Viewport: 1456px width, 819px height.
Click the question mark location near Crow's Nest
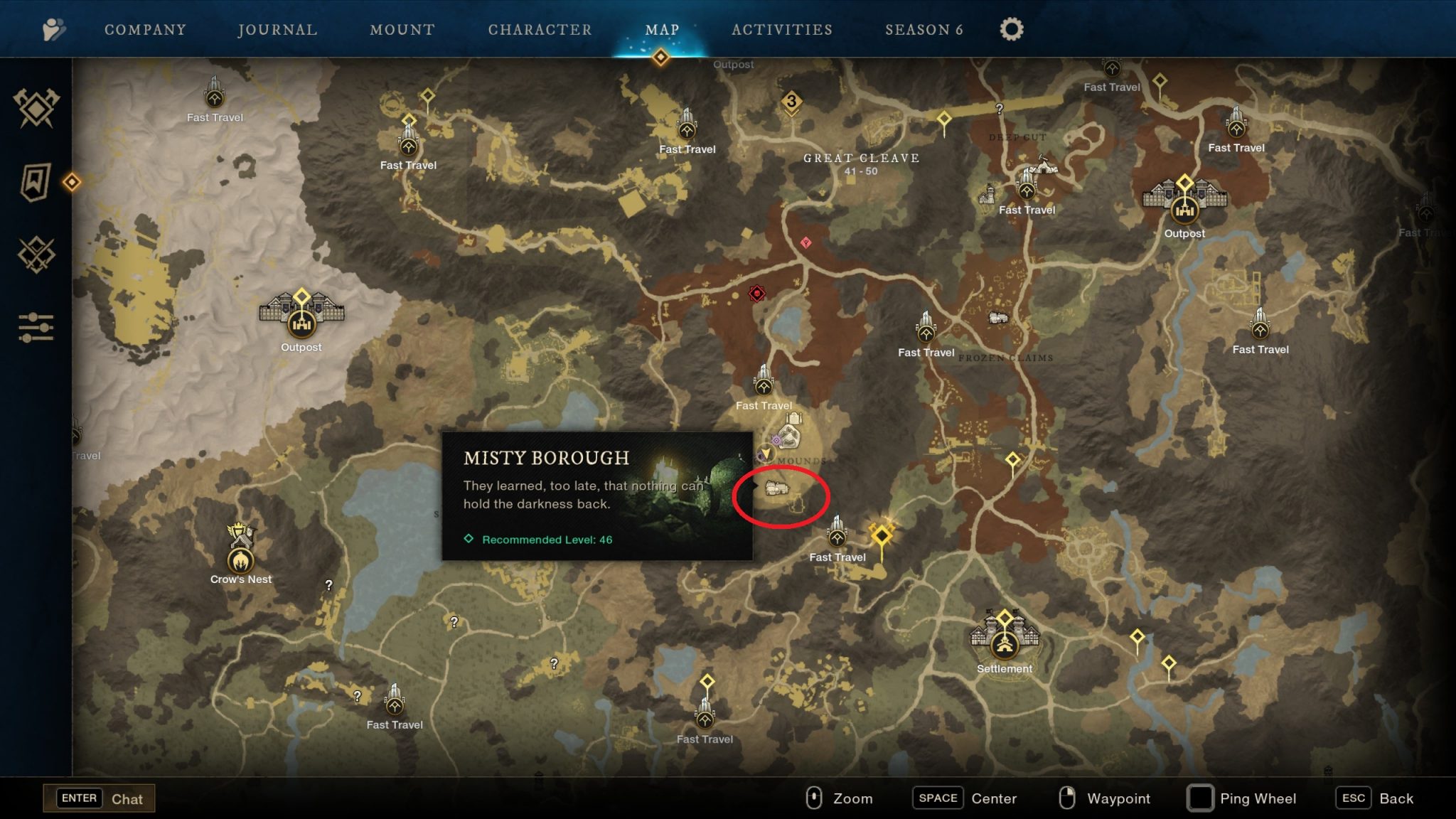[329, 587]
